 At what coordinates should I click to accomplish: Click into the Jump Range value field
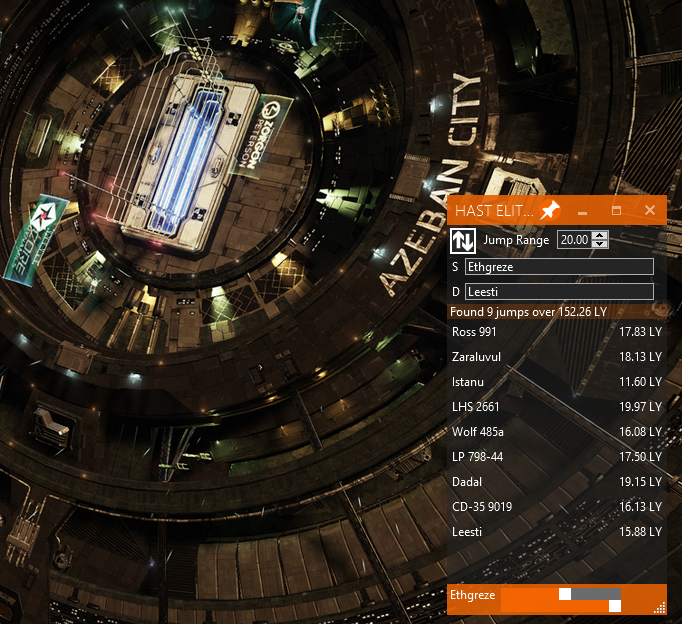[573, 240]
